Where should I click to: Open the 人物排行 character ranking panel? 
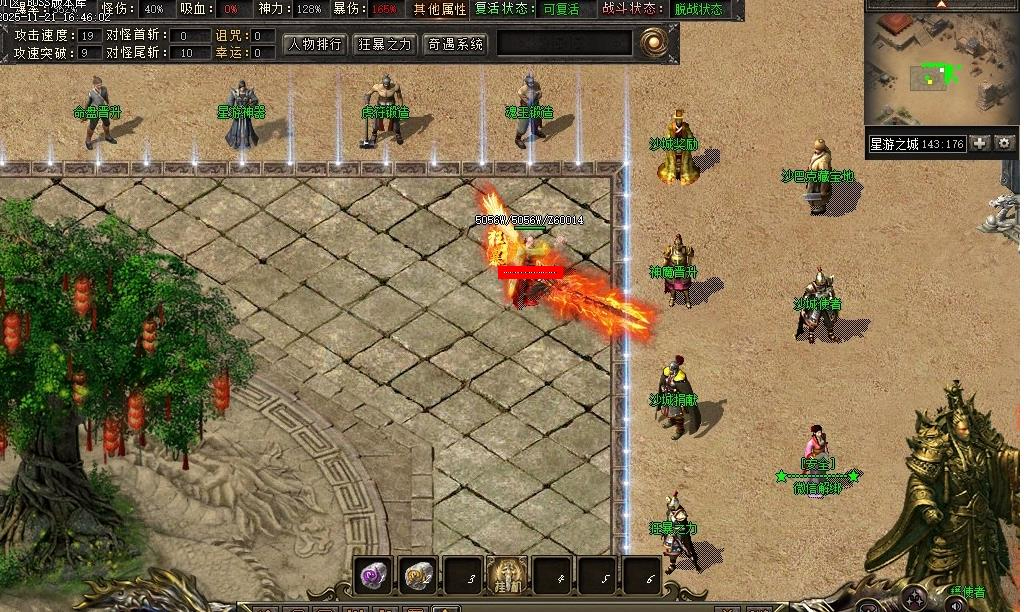click(315, 44)
